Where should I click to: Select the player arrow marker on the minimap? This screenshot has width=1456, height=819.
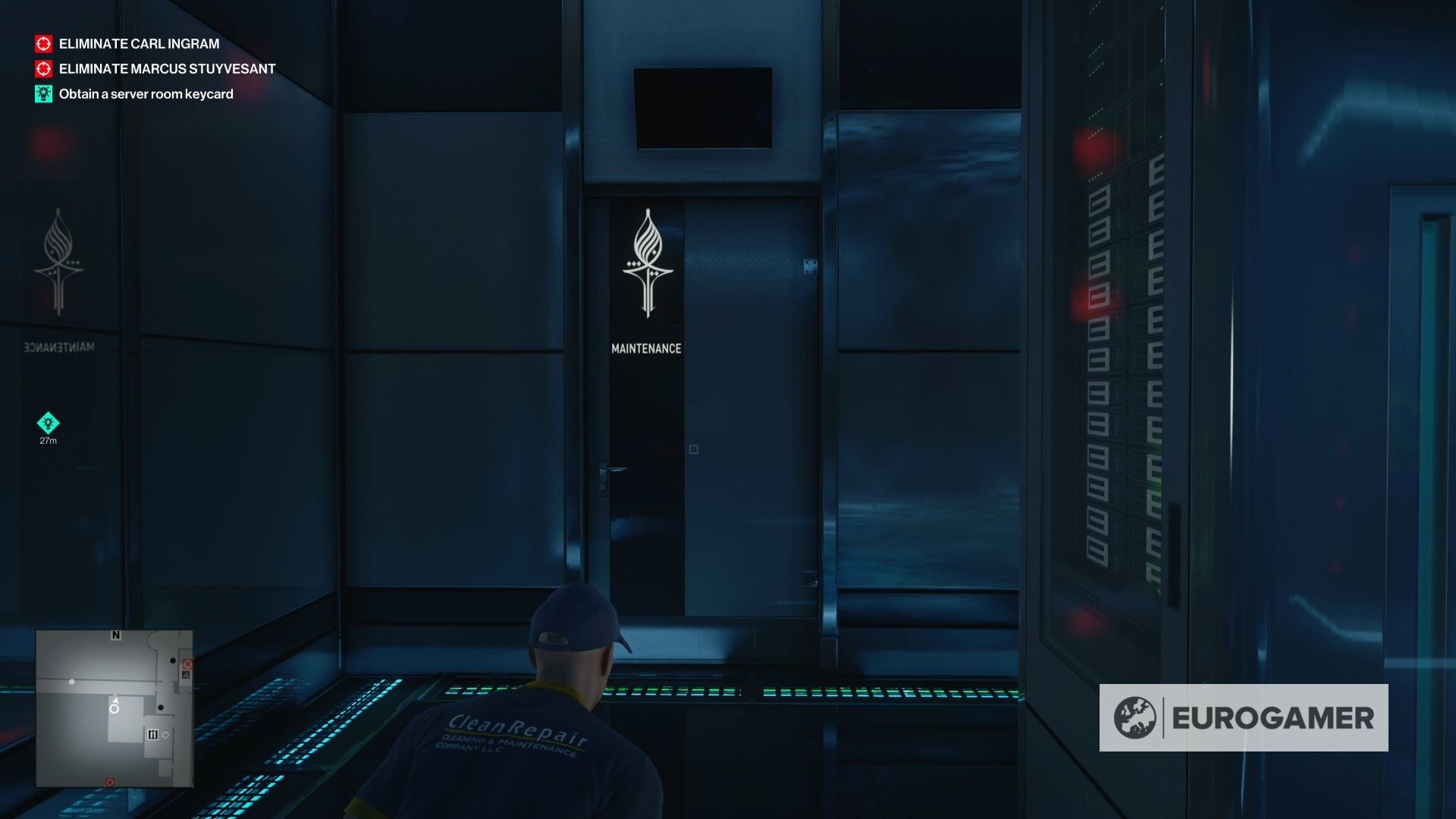(115, 701)
